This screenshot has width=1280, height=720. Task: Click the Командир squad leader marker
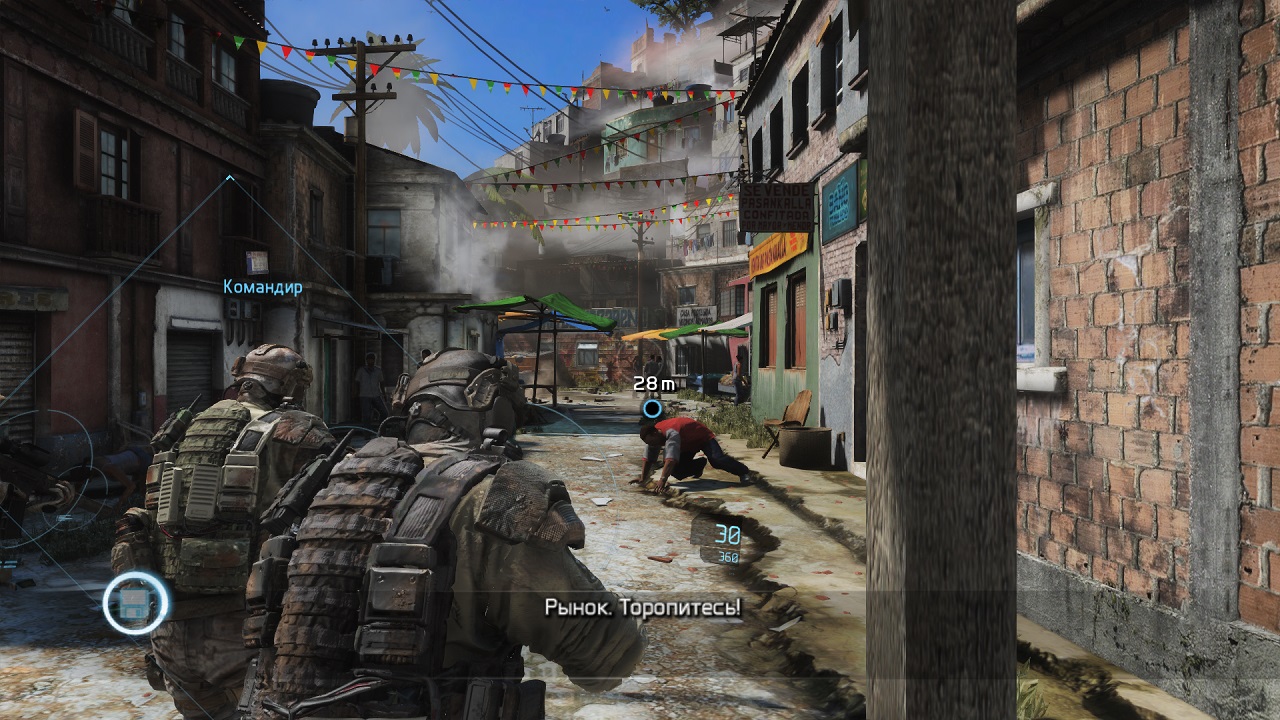click(262, 287)
